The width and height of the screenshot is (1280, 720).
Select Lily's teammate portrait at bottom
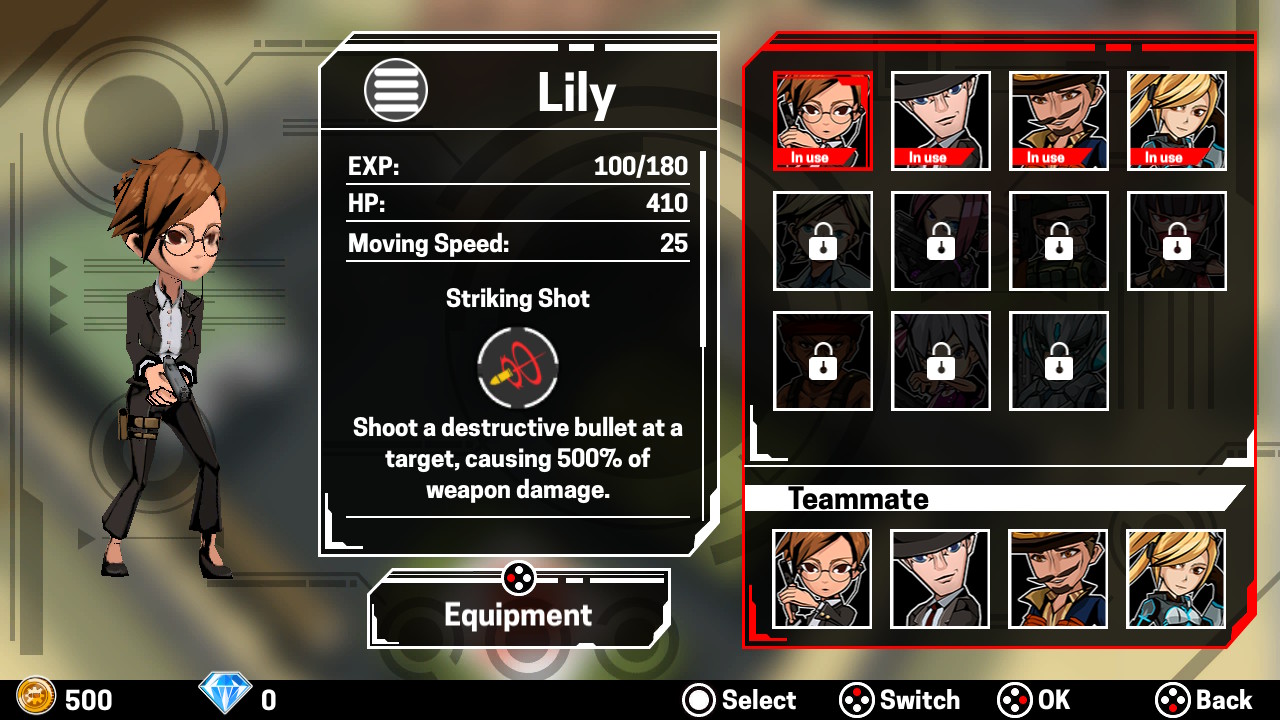[822, 579]
